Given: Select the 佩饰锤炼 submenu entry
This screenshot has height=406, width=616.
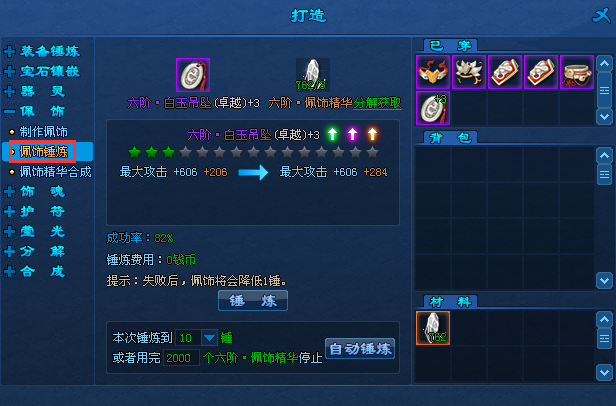Looking at the screenshot, I should (x=45, y=151).
